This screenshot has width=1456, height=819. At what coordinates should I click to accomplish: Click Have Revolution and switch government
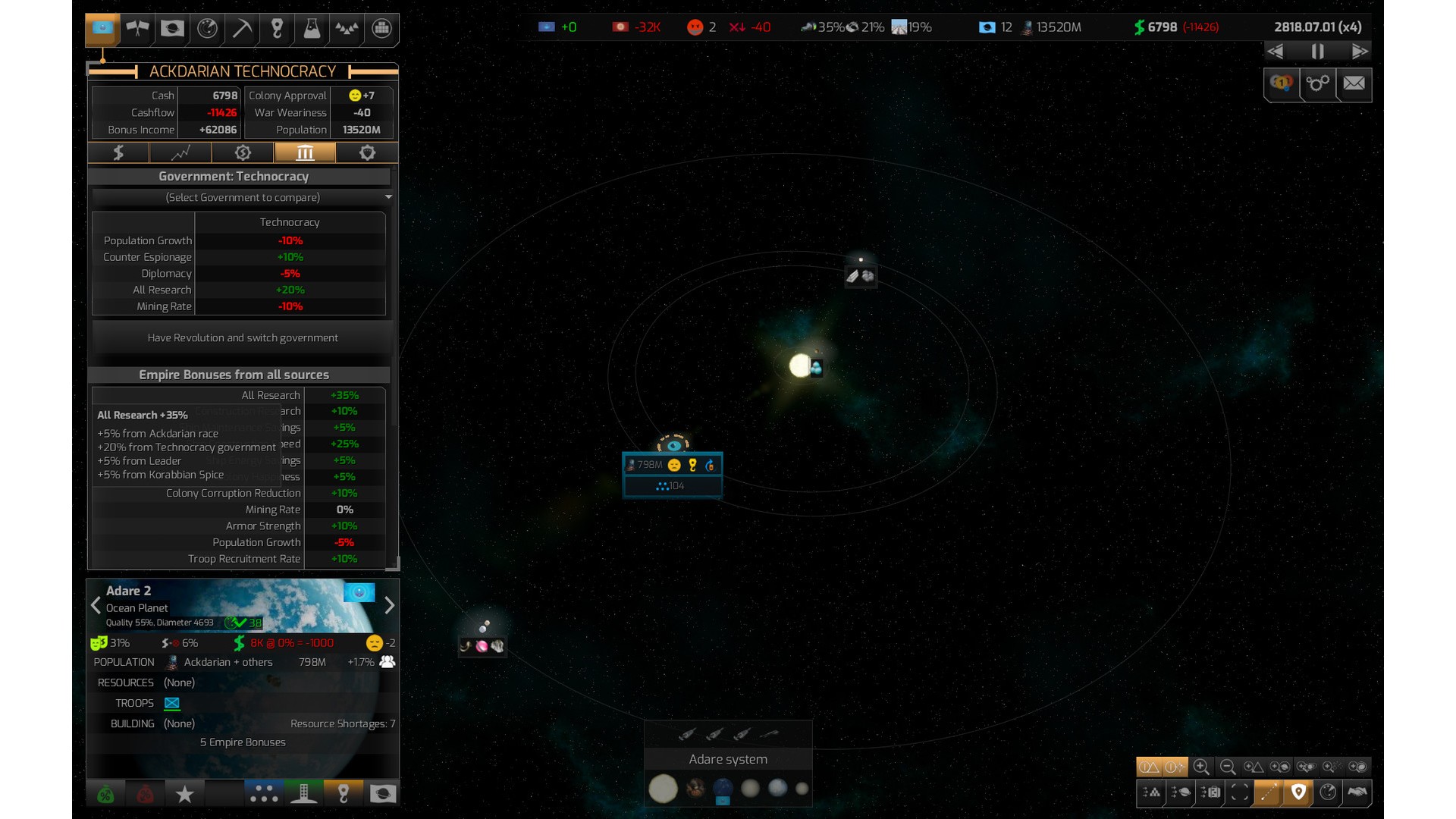click(243, 338)
